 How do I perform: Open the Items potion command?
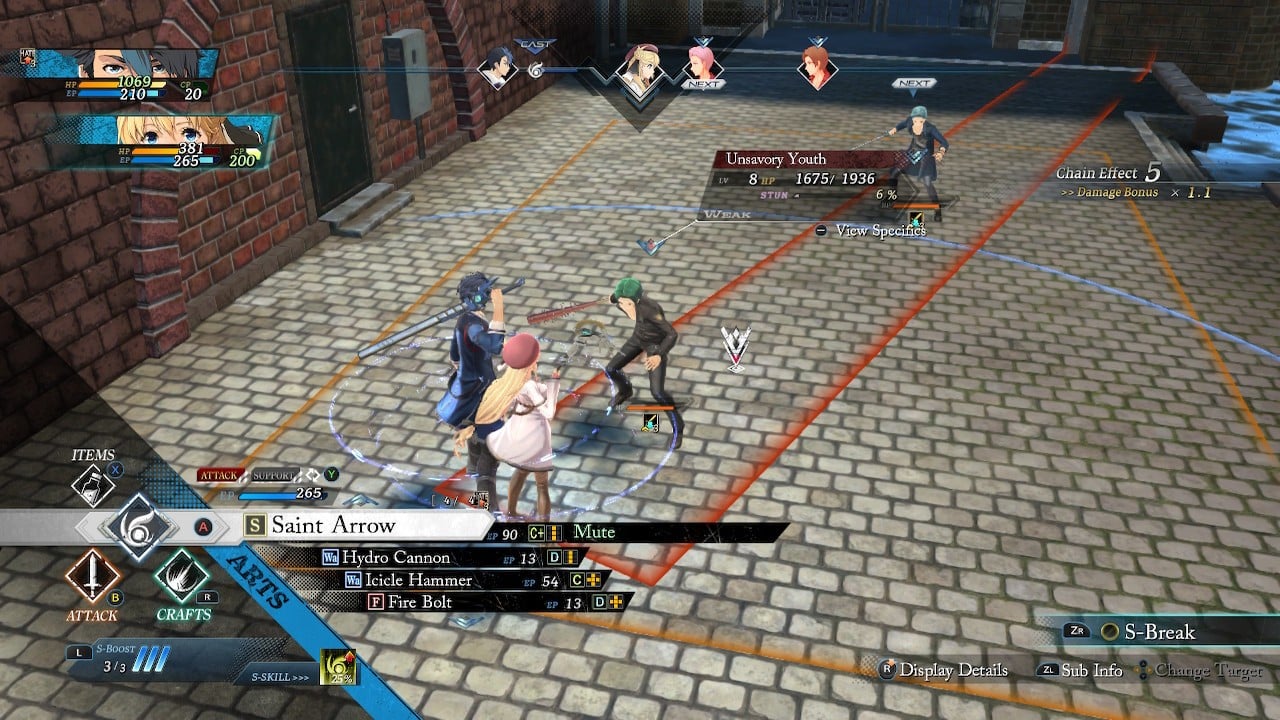(x=94, y=485)
